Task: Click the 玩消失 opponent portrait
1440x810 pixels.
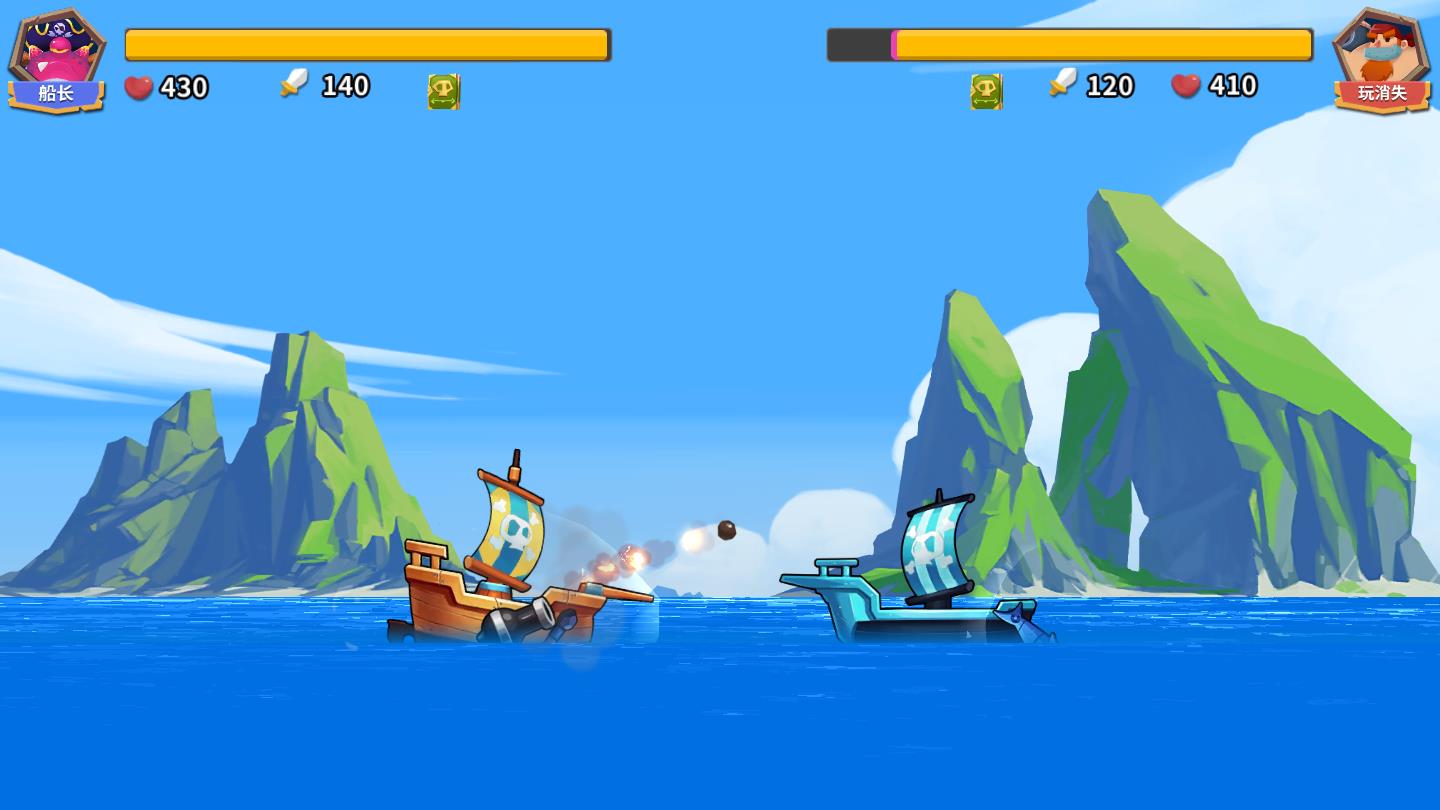Action: point(1382,55)
